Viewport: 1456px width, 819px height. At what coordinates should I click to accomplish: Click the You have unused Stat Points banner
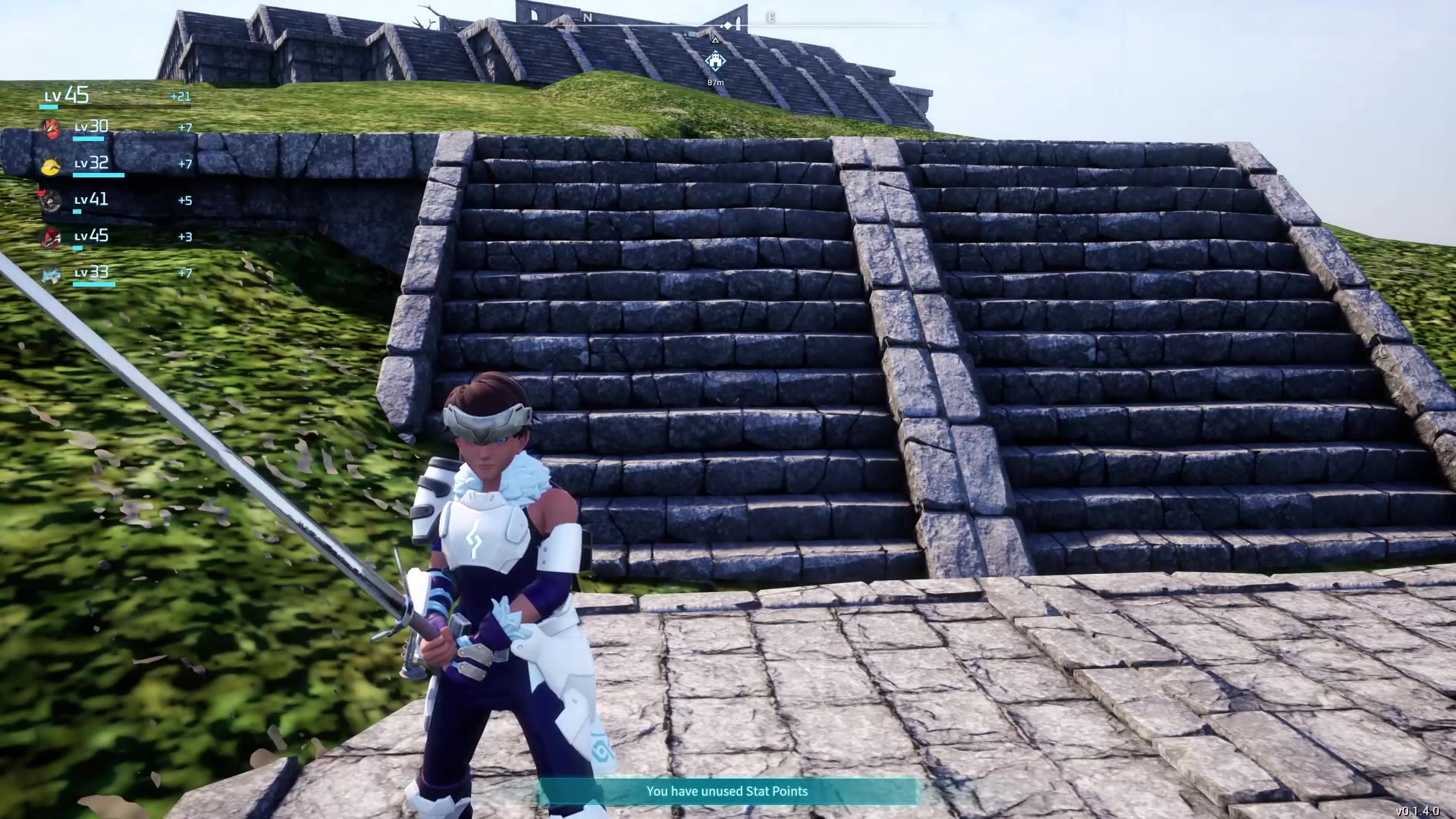click(726, 791)
